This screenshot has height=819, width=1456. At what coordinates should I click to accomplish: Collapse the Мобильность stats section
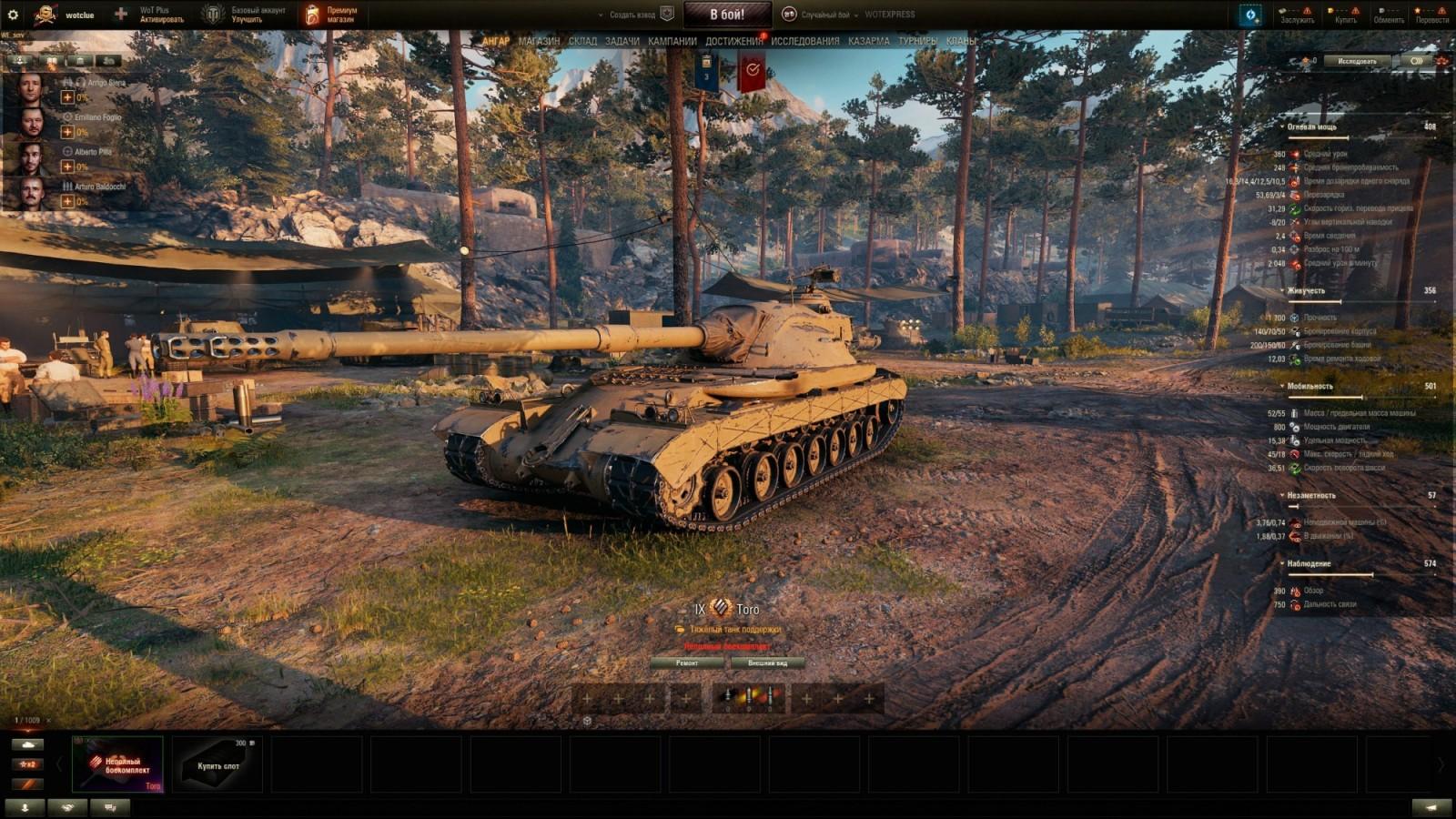(x=1282, y=385)
